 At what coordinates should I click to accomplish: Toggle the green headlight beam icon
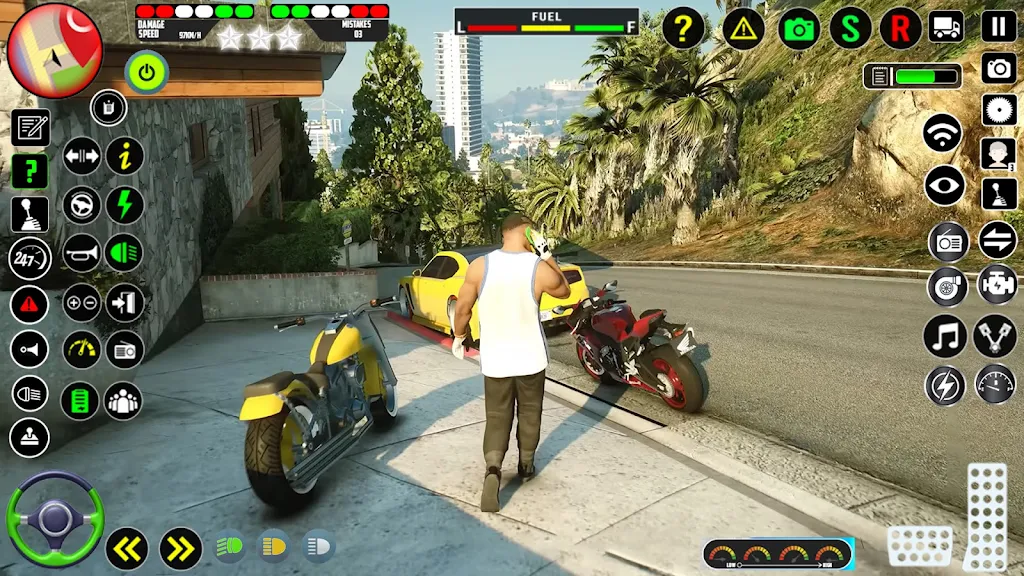tap(124, 253)
